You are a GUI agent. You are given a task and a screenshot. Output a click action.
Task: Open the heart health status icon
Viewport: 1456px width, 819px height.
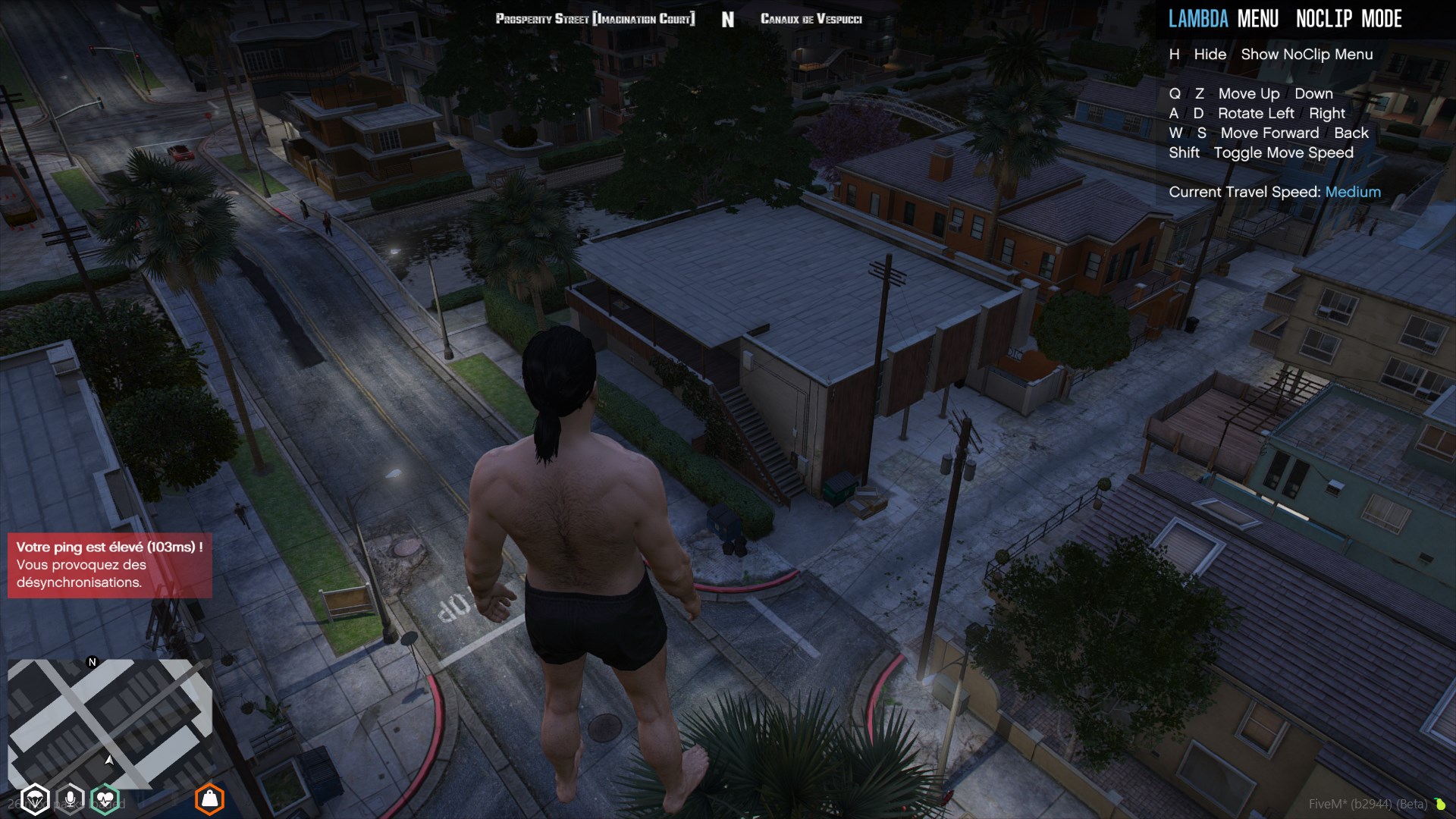pyautogui.click(x=105, y=799)
